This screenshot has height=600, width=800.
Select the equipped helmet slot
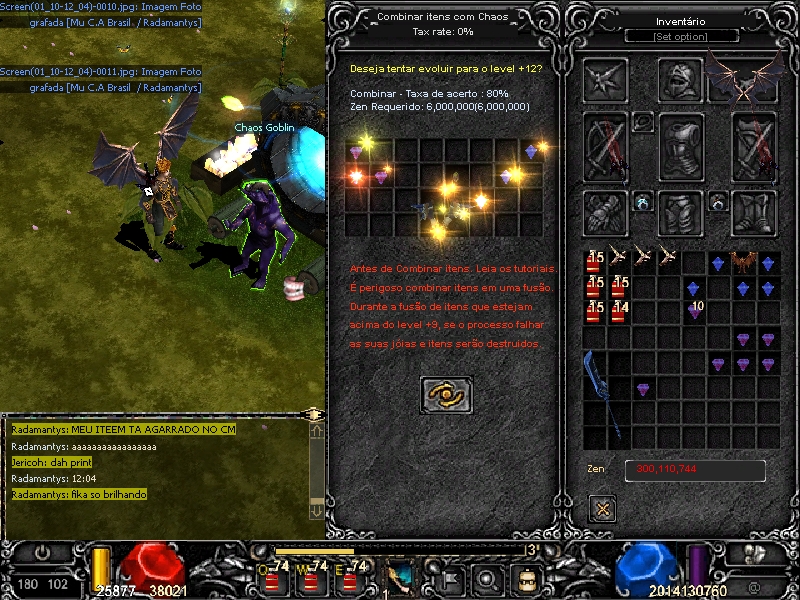click(681, 80)
